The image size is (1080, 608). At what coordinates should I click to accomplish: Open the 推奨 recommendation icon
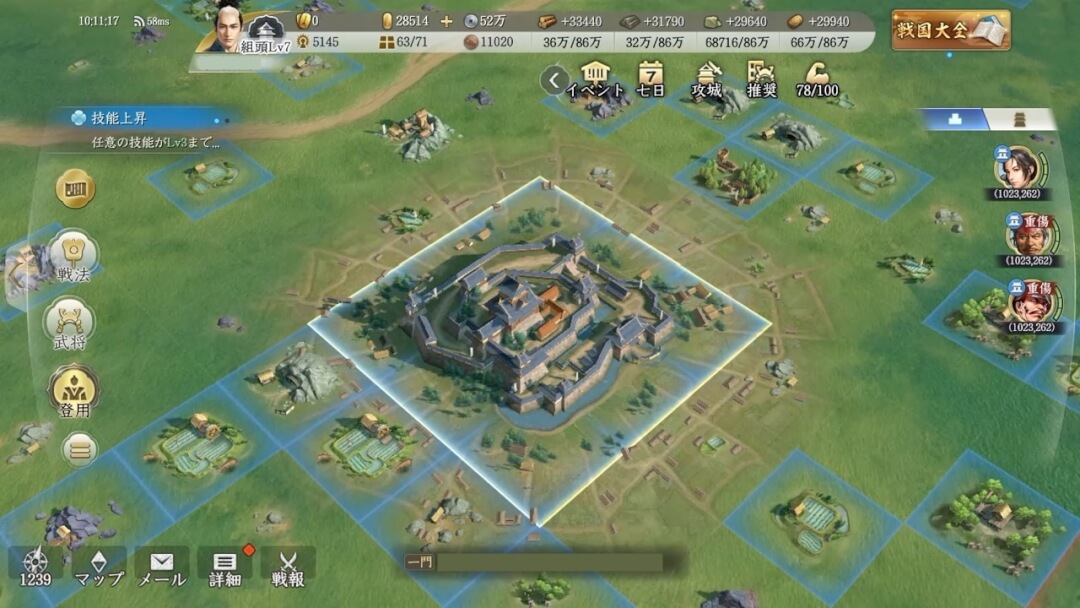coord(762,79)
